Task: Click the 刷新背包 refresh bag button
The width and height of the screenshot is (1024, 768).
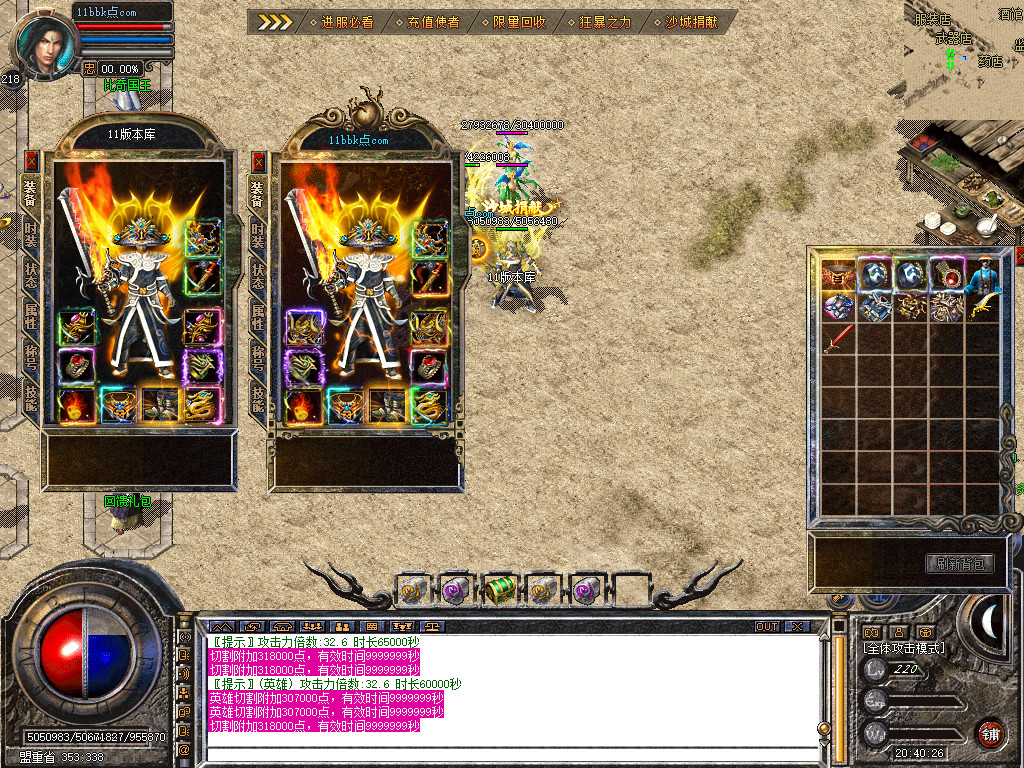Action: click(x=958, y=564)
